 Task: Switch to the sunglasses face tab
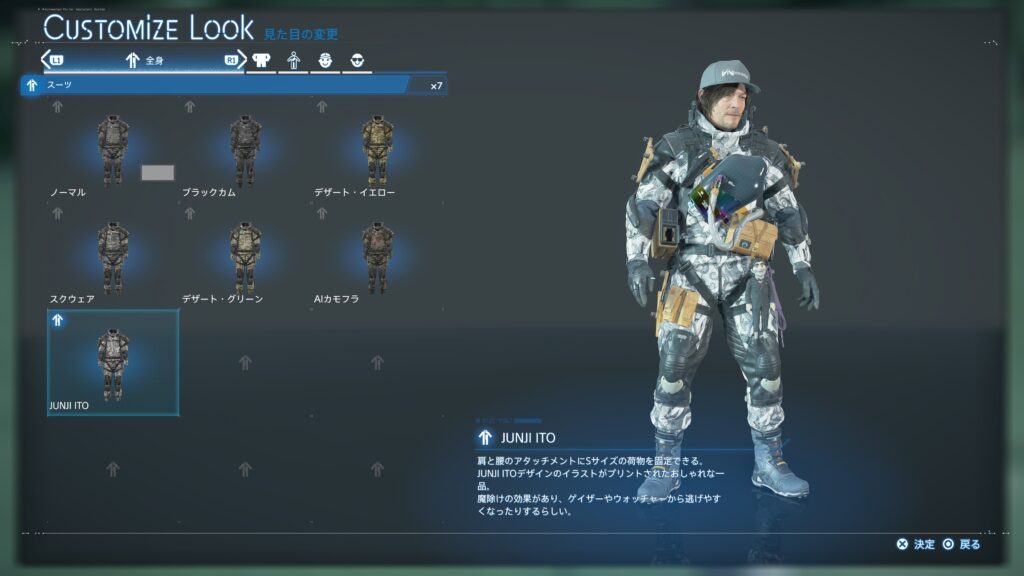[357, 60]
